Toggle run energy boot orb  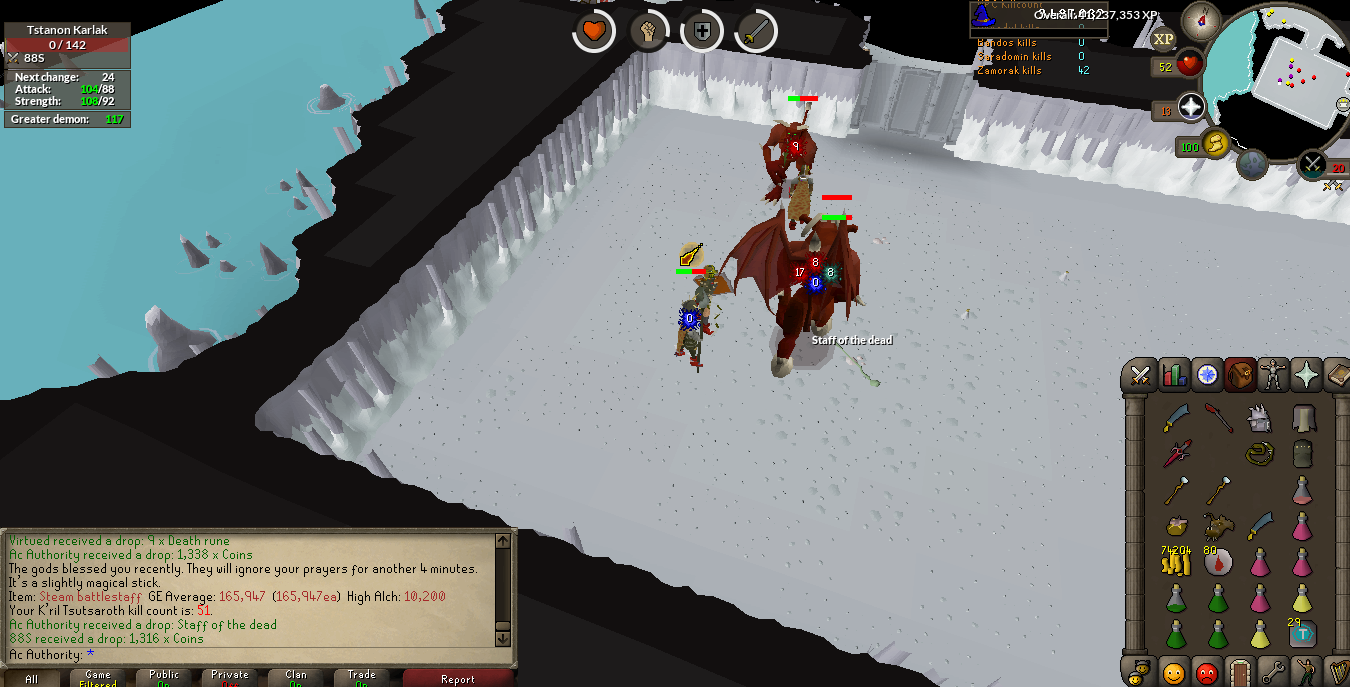(1216, 145)
